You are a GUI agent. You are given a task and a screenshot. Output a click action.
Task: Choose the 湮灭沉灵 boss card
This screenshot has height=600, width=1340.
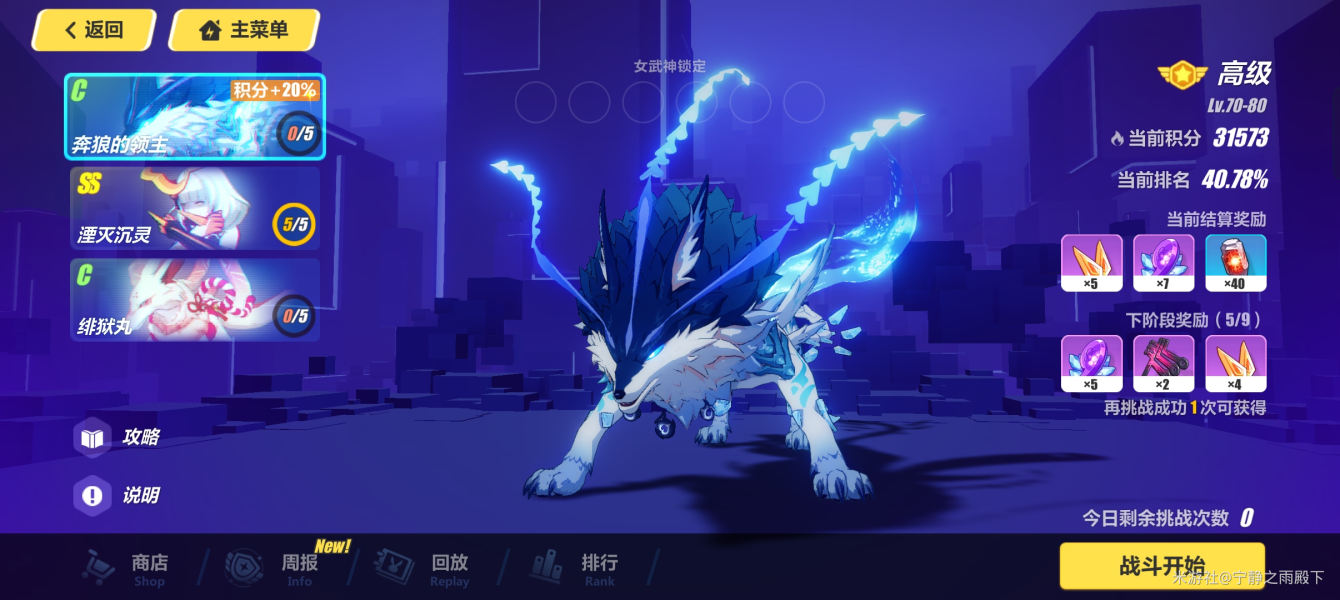tap(195, 208)
